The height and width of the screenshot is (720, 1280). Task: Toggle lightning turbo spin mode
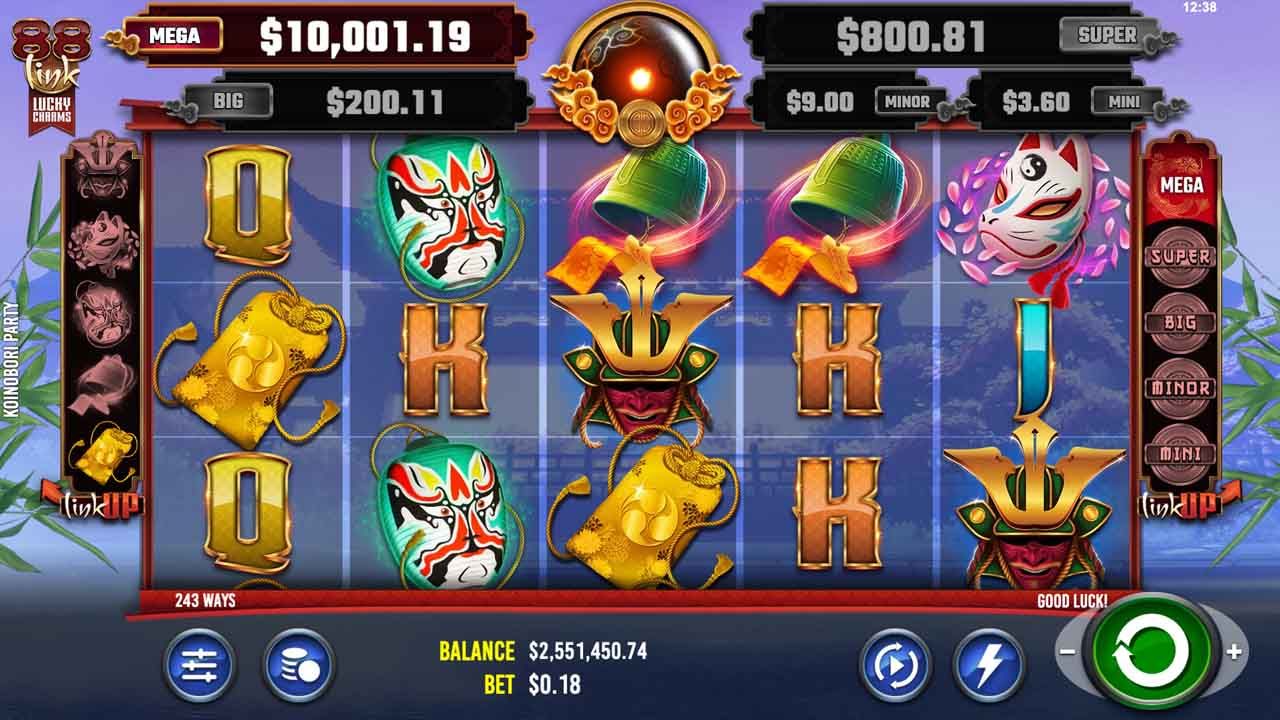pyautogui.click(x=989, y=665)
